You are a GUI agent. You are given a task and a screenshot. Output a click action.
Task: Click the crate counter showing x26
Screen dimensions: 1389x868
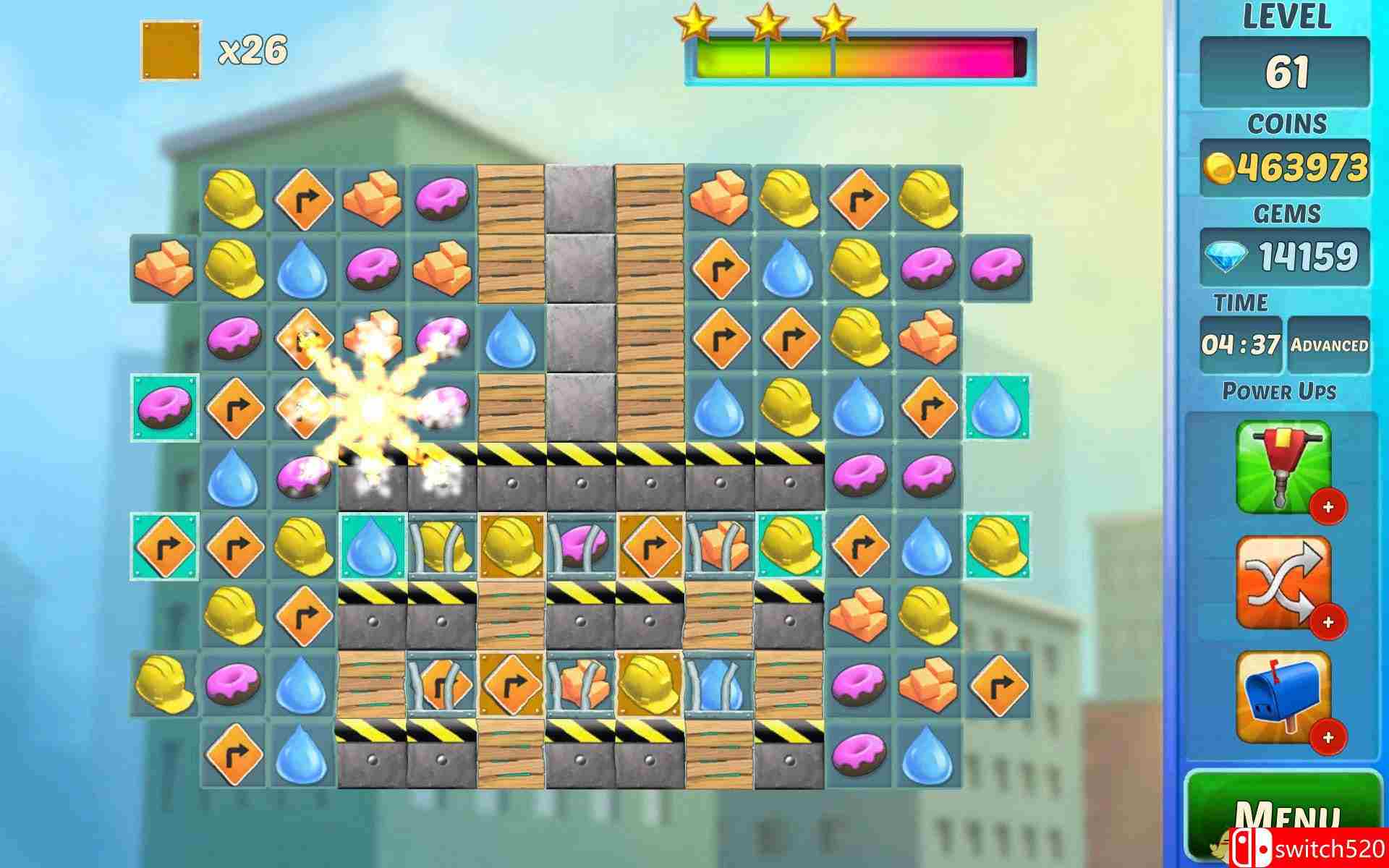coord(217,51)
